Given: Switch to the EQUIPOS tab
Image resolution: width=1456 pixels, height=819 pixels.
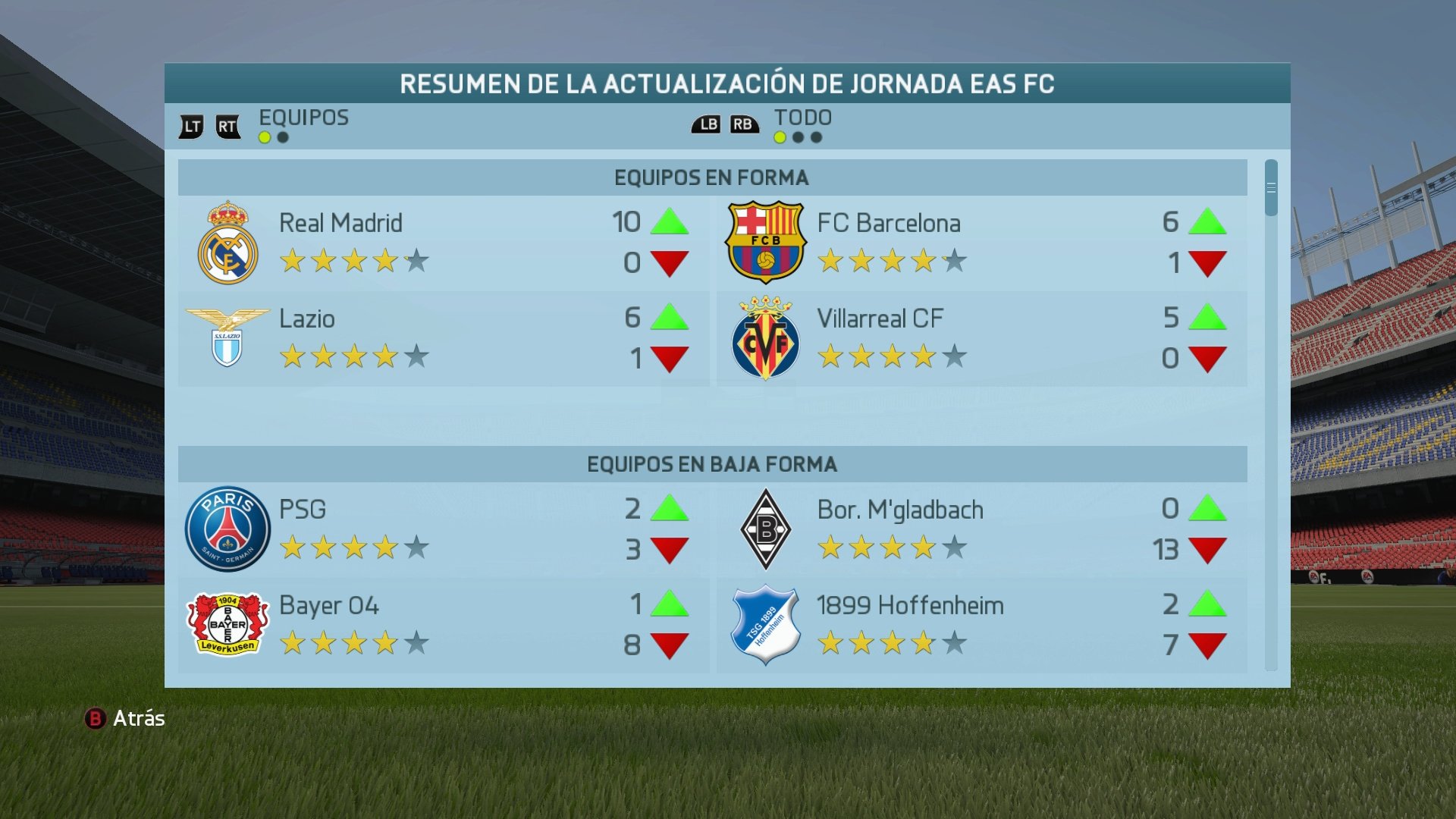Looking at the screenshot, I should pyautogui.click(x=303, y=118).
